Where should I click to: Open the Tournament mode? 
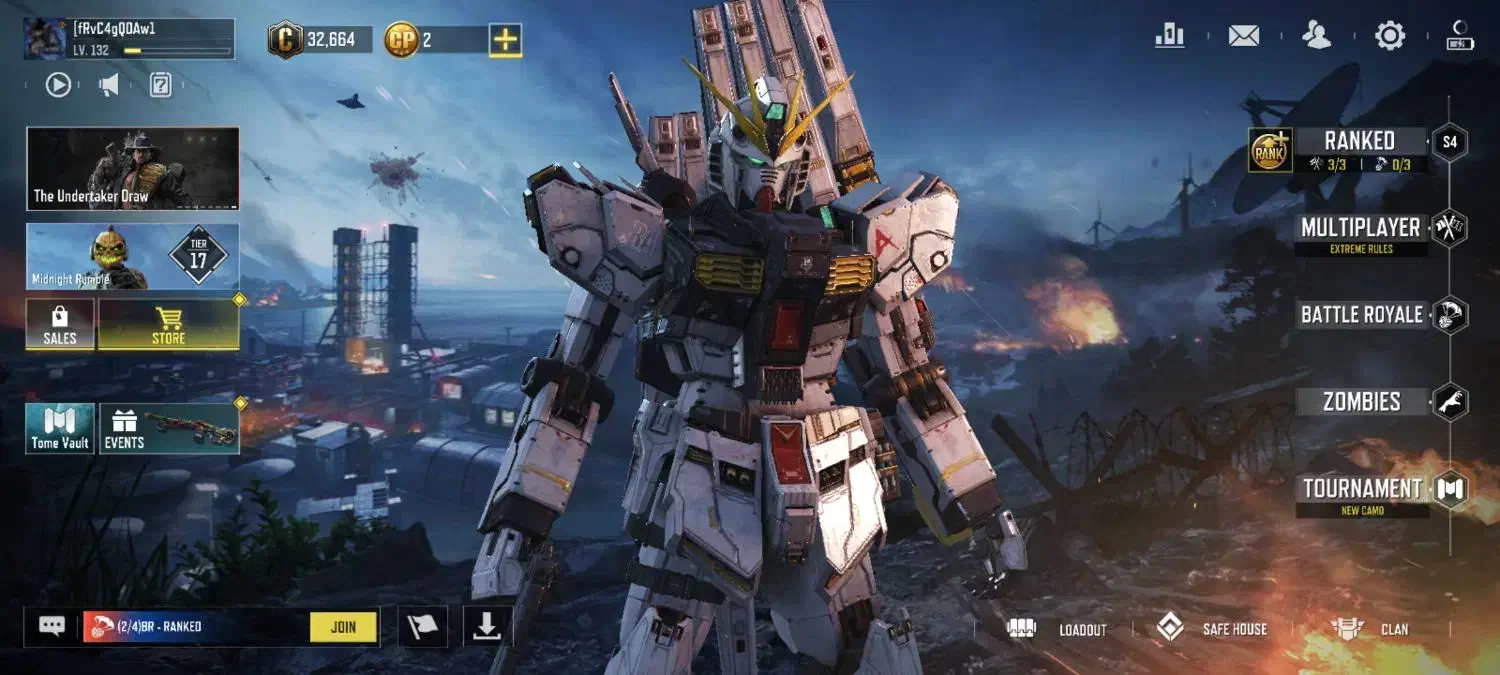[1361, 489]
